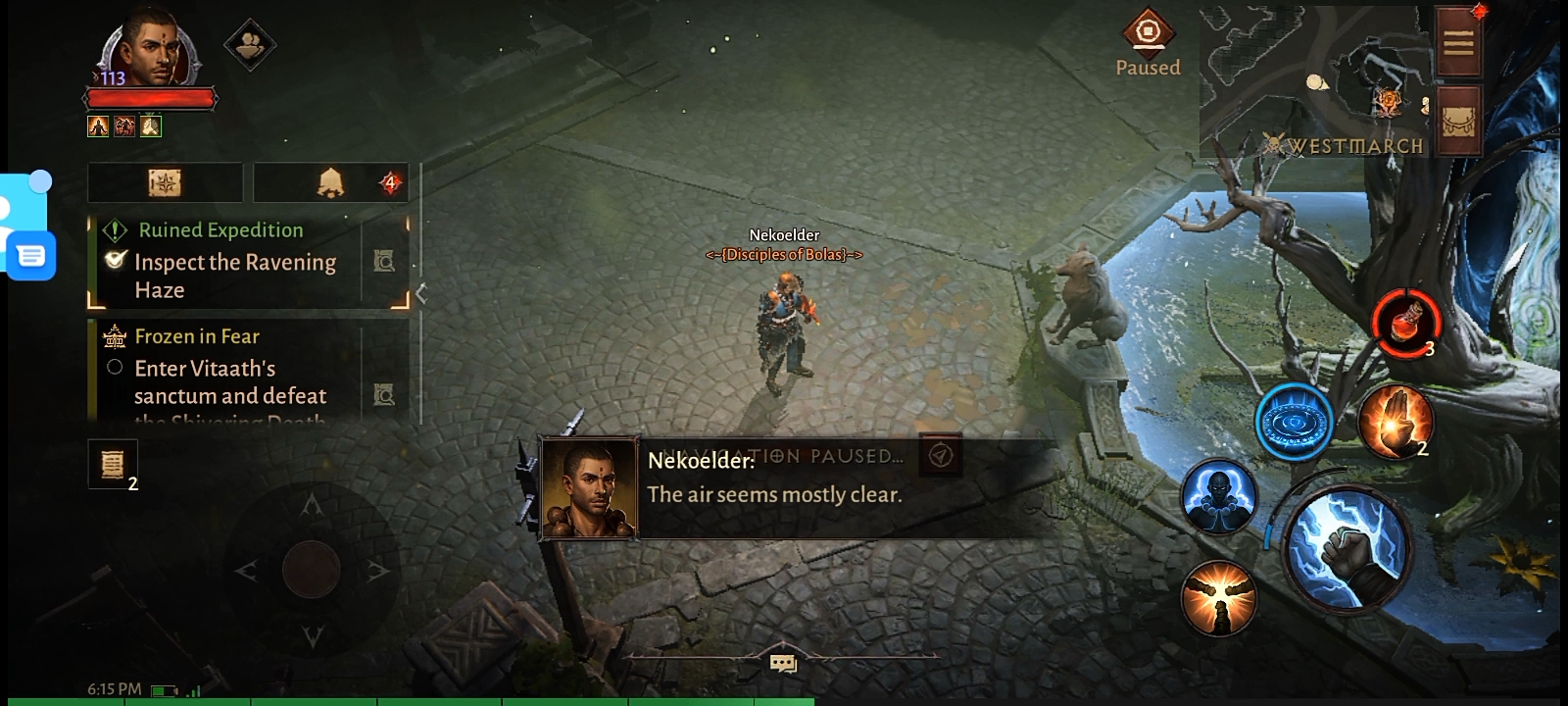Drink the red health potion

[x=1405, y=322]
